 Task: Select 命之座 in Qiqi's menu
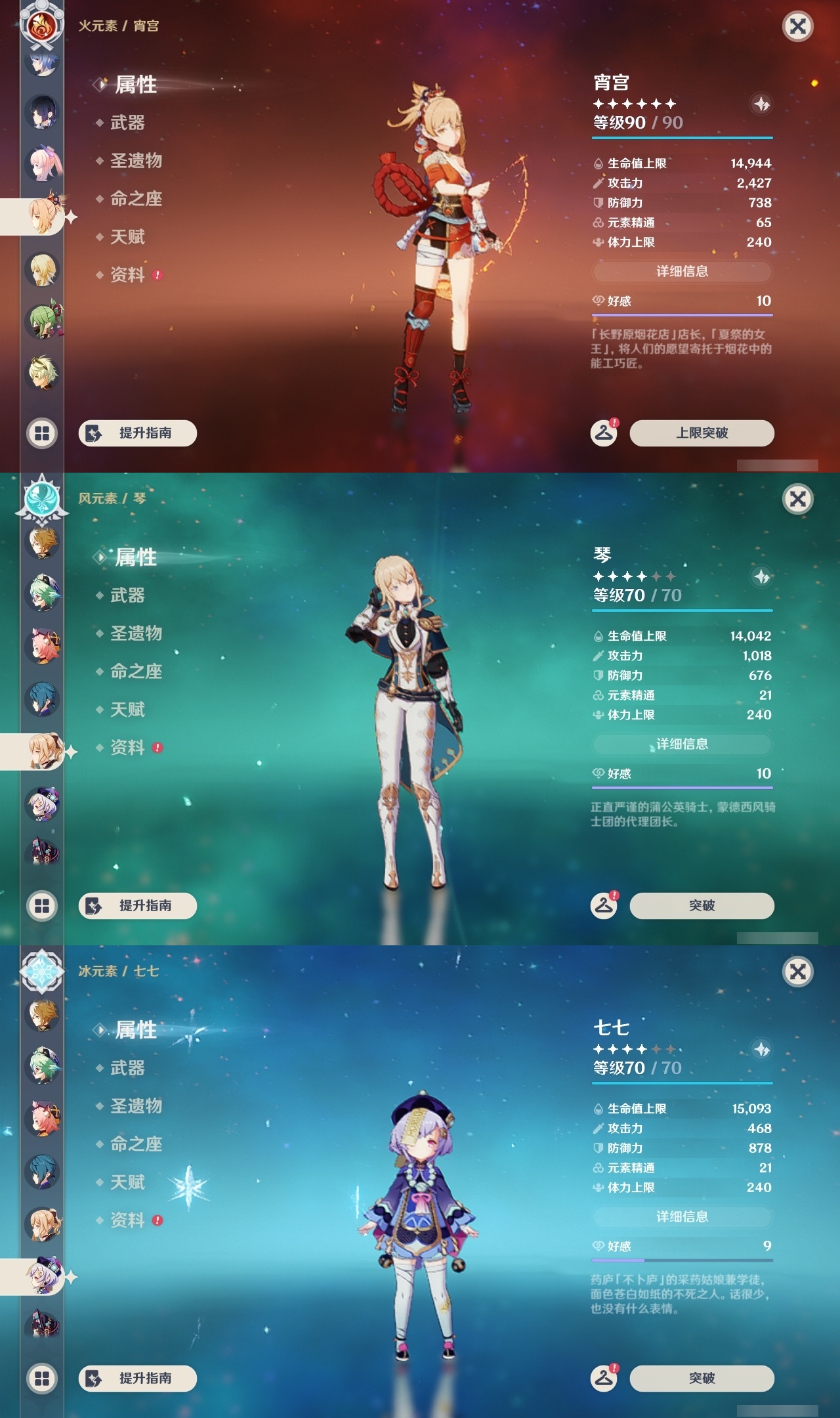tap(135, 1144)
